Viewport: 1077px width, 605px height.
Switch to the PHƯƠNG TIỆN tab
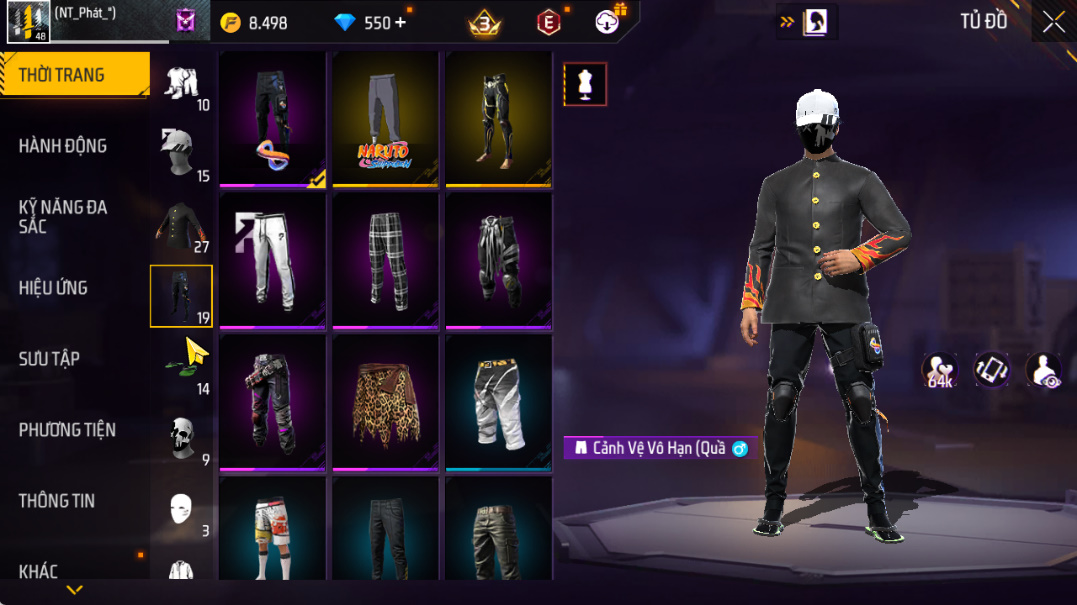point(67,430)
